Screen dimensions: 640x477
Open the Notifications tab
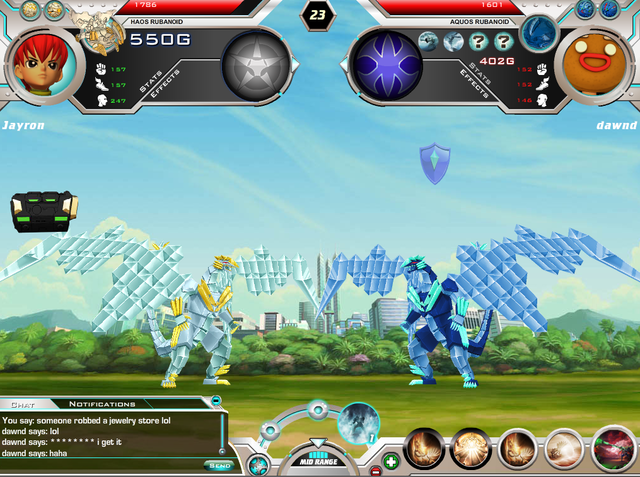[103, 404]
